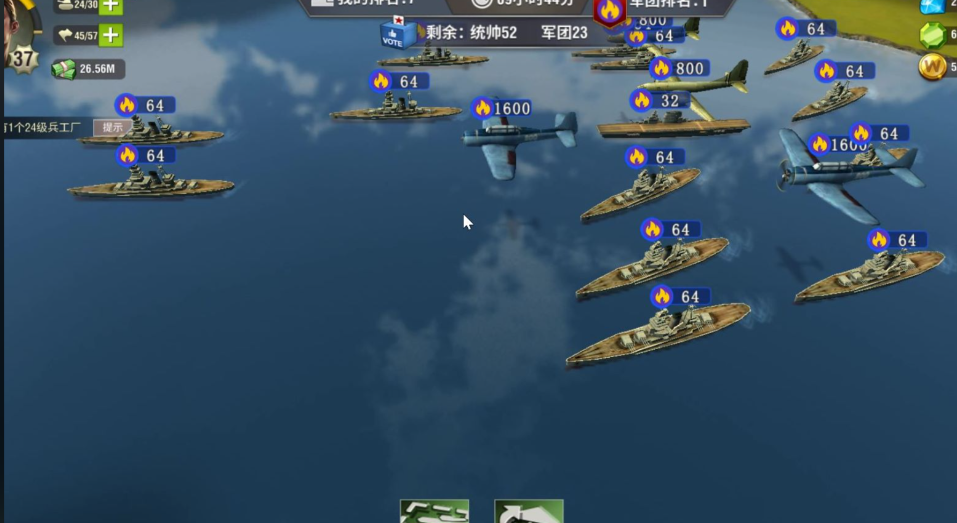Viewport: 957px width, 523px height.
Task: Click the 提示 hint button
Action: click(x=112, y=127)
